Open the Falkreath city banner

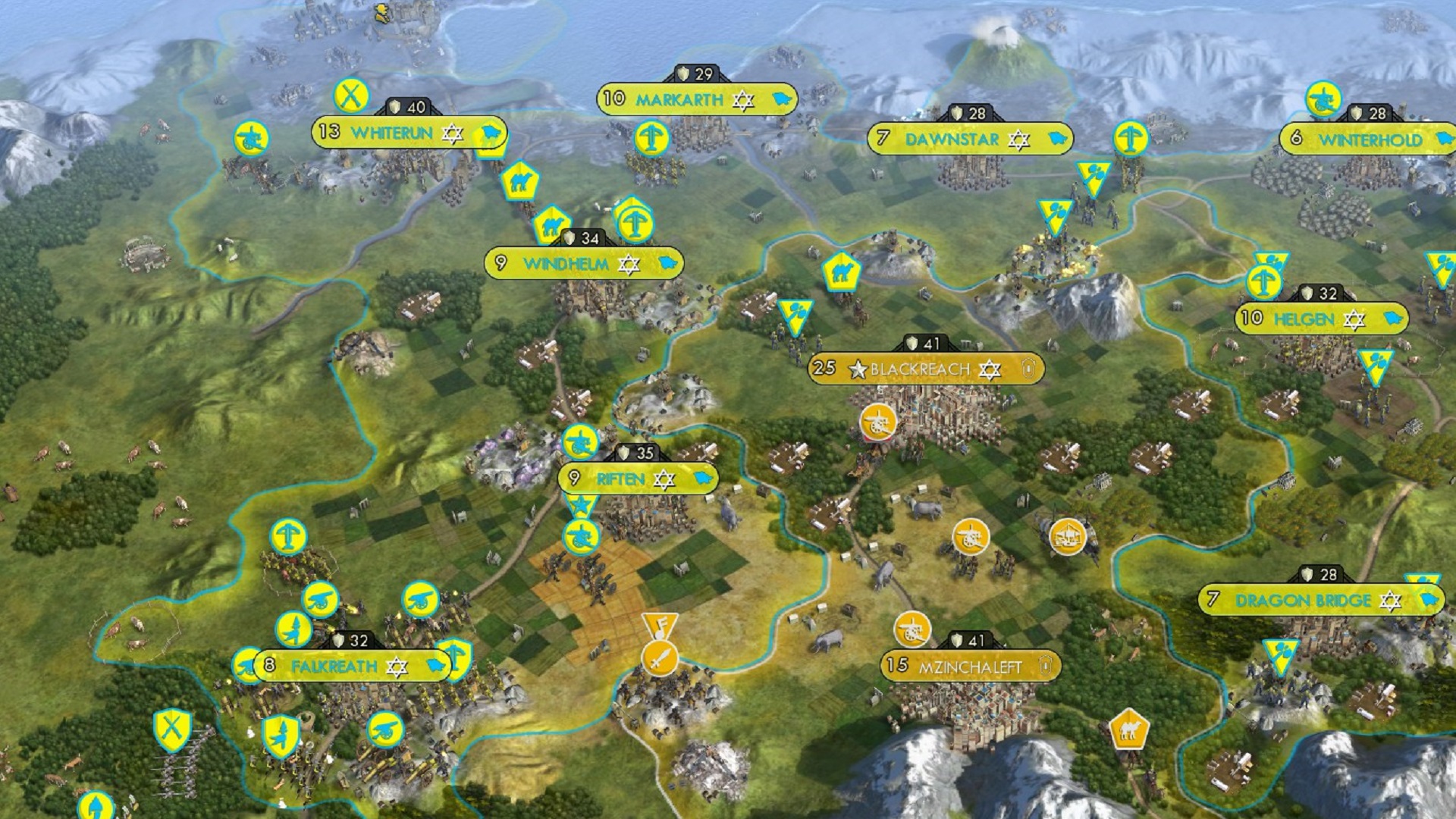[x=334, y=667]
